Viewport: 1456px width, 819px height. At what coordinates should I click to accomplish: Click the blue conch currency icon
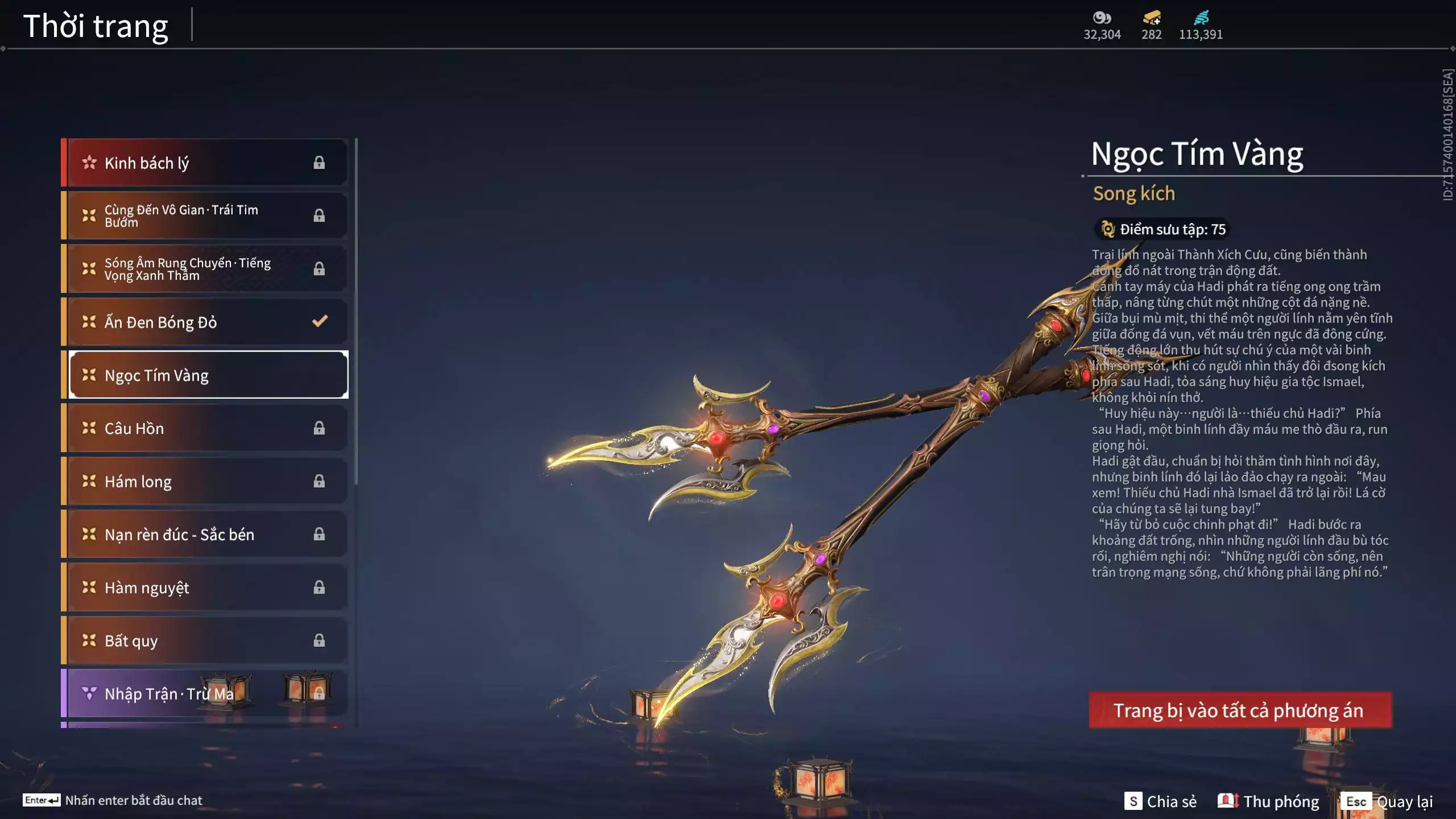coord(1202,18)
